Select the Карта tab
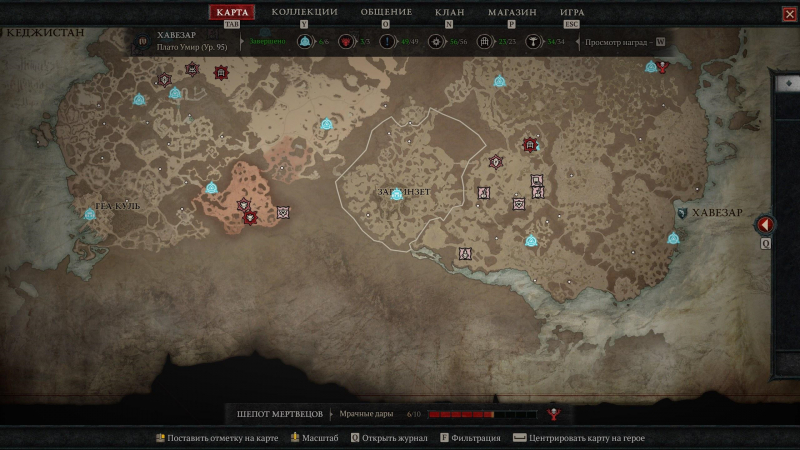 232,12
